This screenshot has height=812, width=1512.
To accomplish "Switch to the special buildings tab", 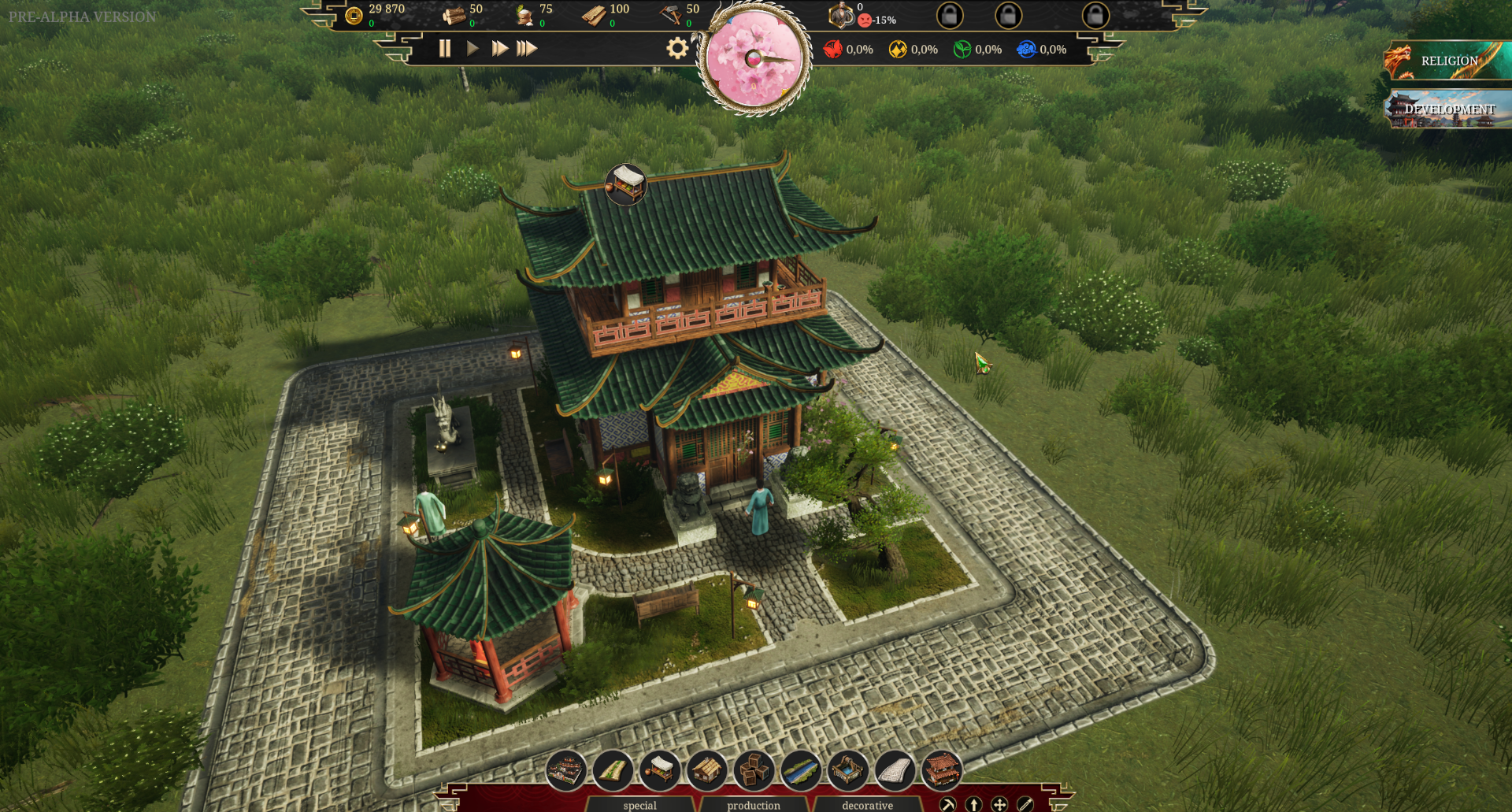I will pyautogui.click(x=639, y=805).
